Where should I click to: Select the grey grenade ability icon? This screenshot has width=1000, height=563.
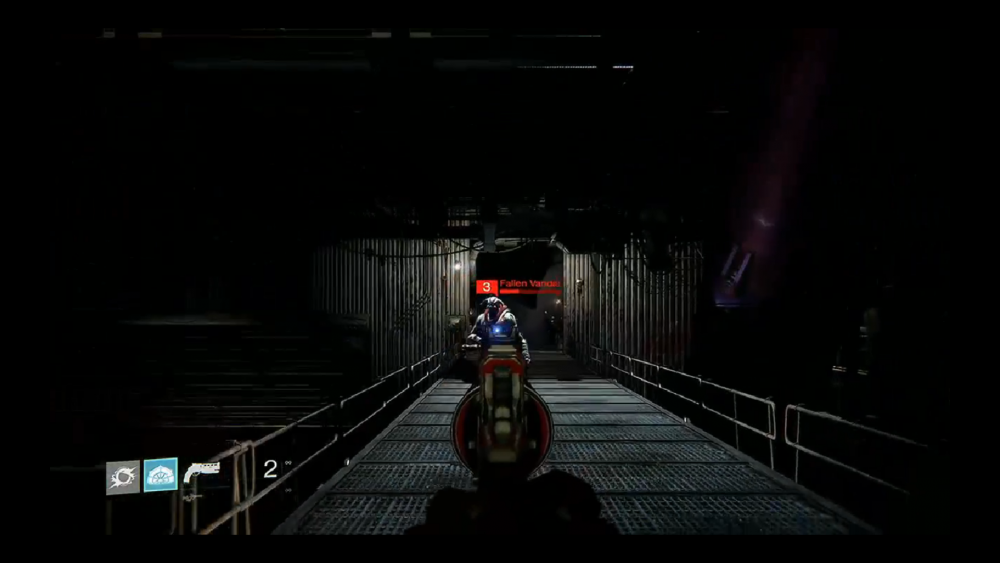coord(122,477)
